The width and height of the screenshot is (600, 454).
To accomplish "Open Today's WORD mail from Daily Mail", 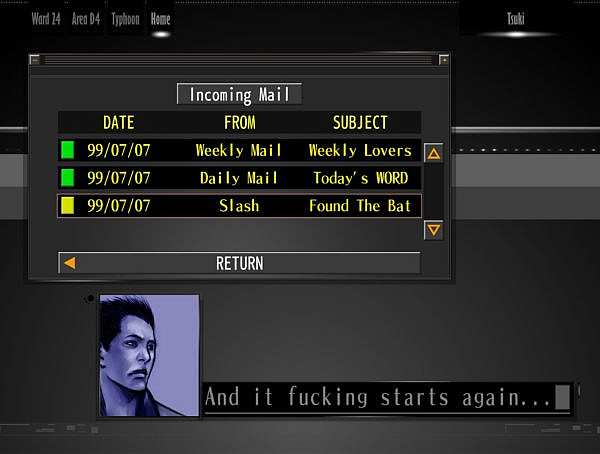I will coord(239,178).
